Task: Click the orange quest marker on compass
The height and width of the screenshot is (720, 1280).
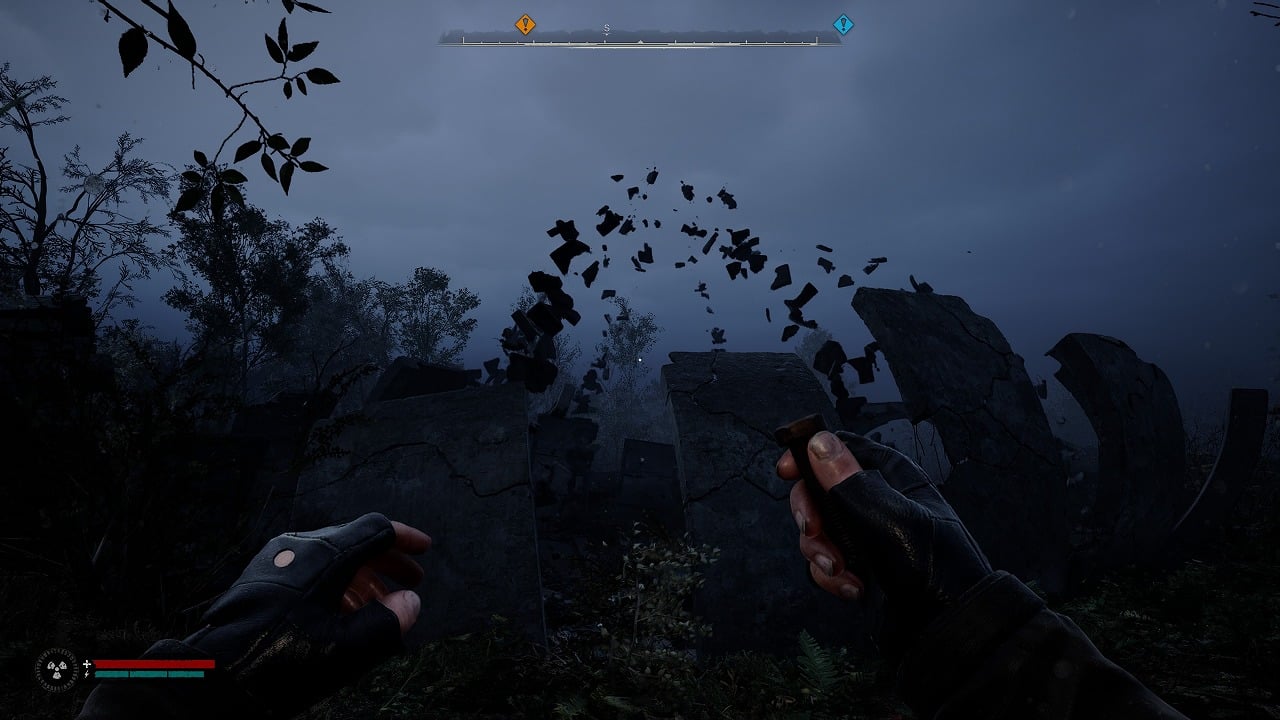Action: 525,24
